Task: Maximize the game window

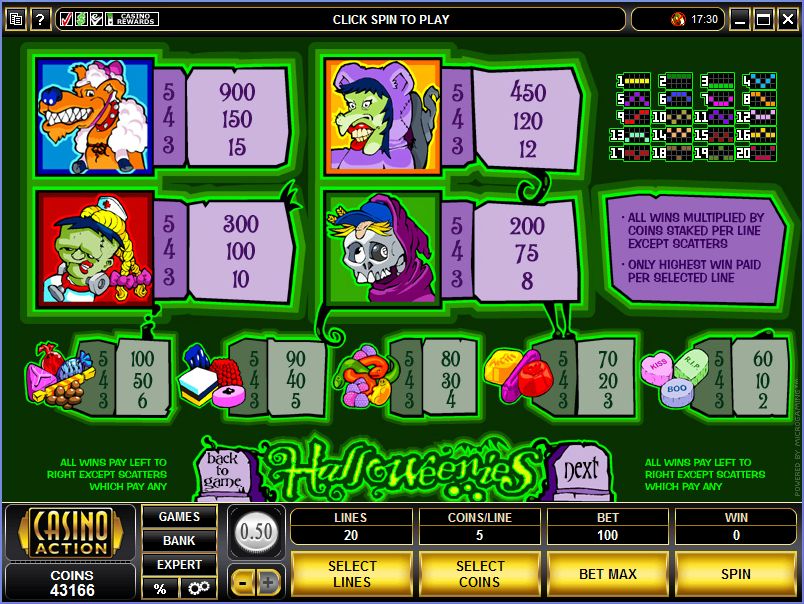Action: click(763, 19)
